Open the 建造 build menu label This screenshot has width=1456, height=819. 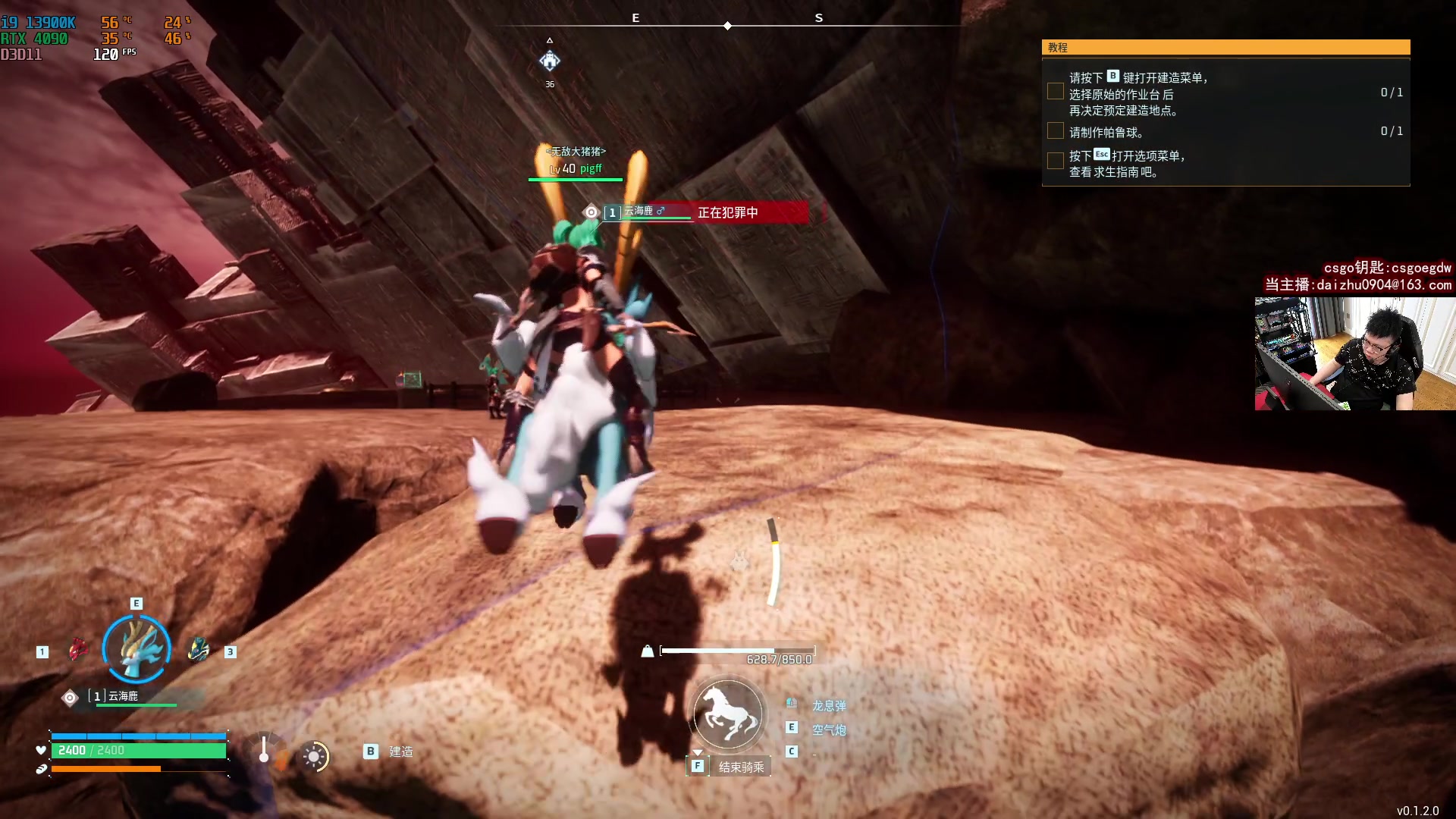(401, 752)
